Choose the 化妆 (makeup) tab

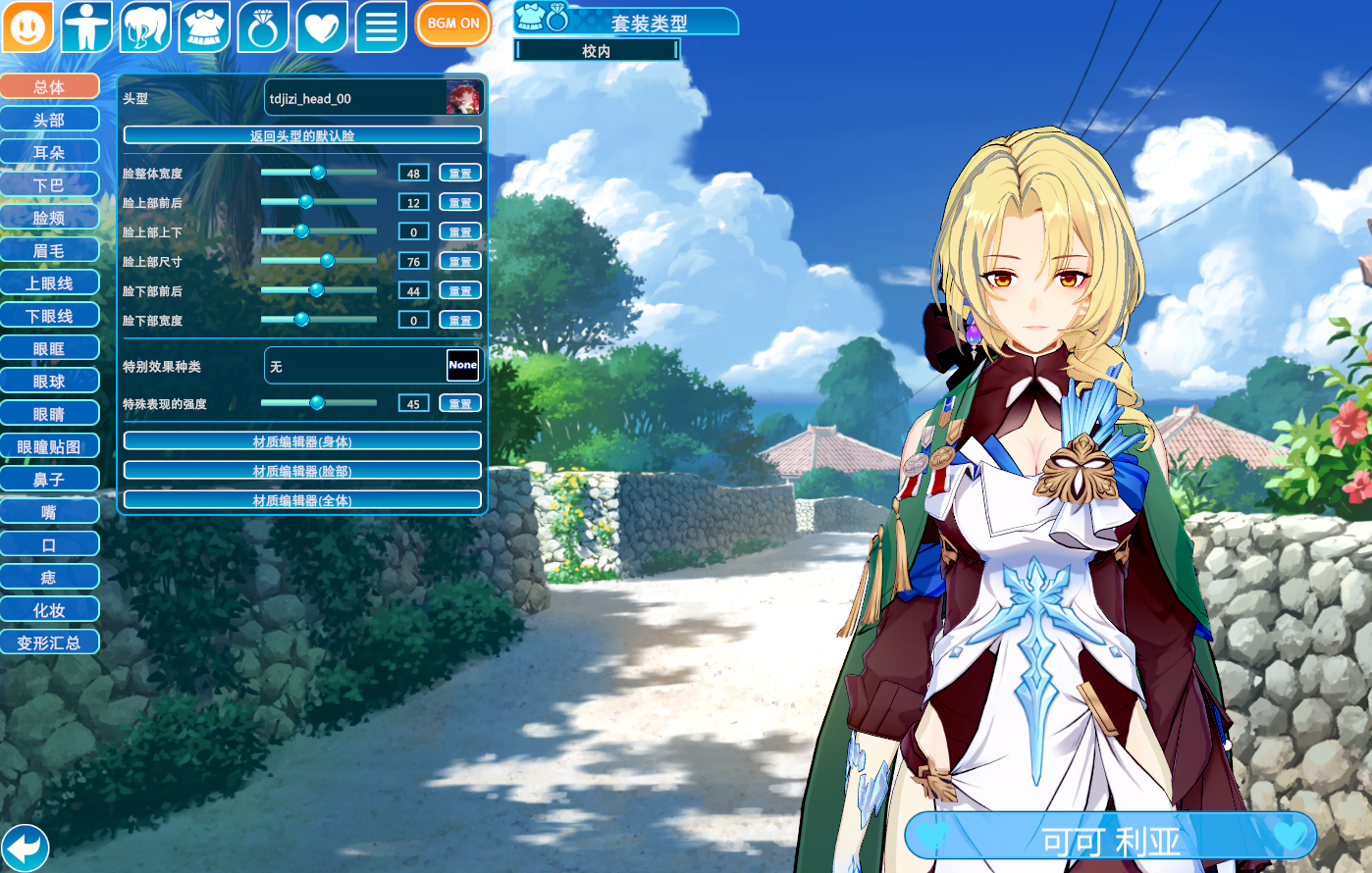(x=49, y=610)
